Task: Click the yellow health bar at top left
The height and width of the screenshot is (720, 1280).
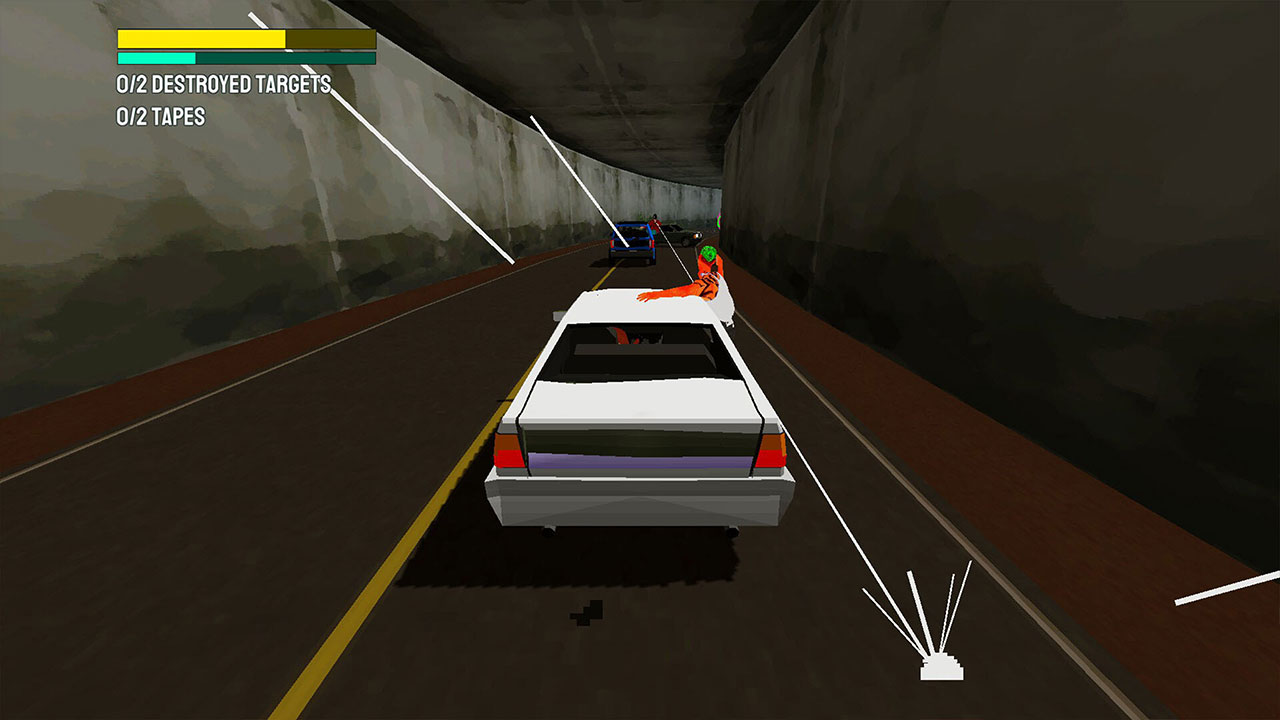Action: coord(200,38)
